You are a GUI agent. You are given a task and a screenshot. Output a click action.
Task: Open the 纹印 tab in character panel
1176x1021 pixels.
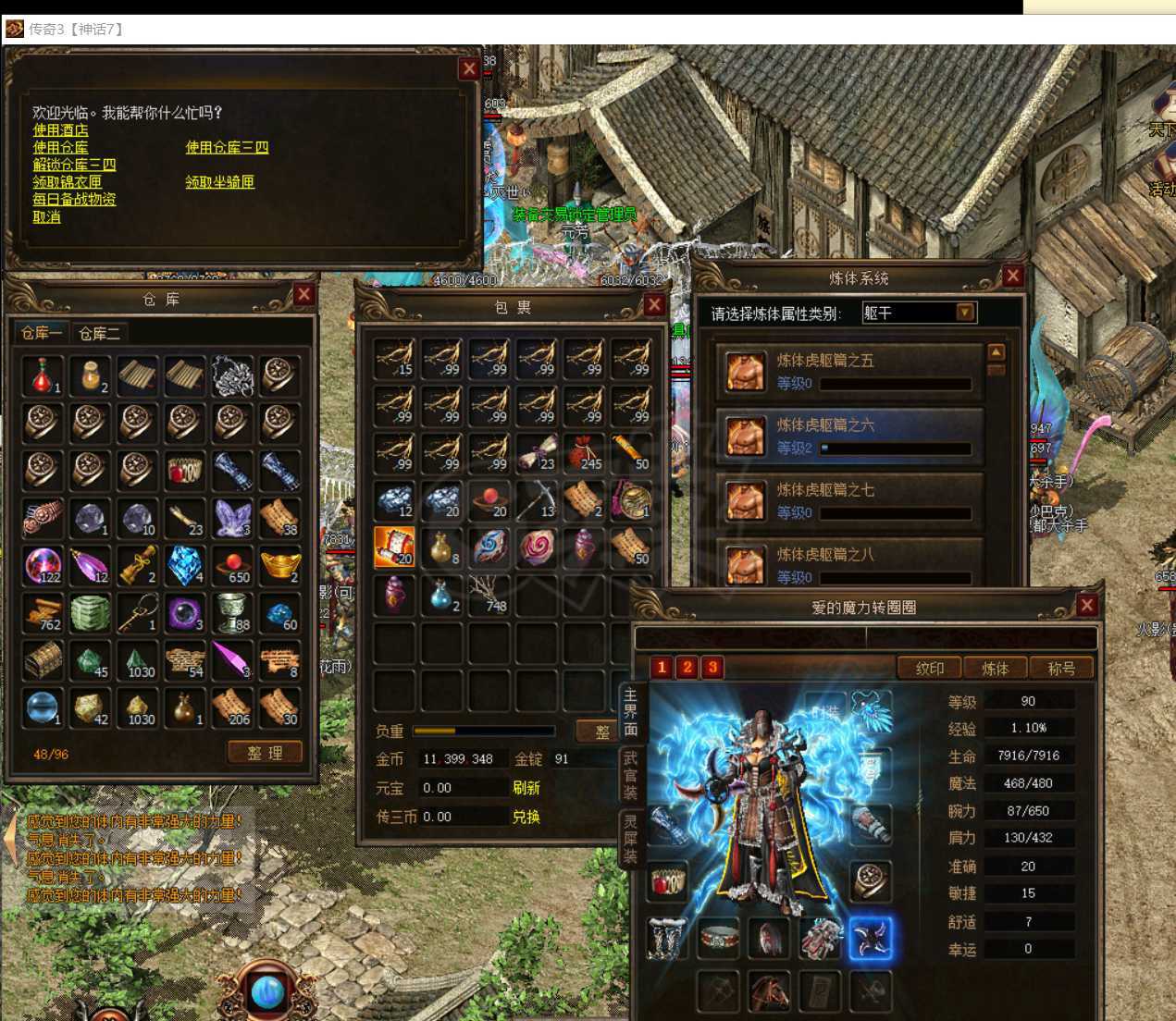click(x=929, y=668)
